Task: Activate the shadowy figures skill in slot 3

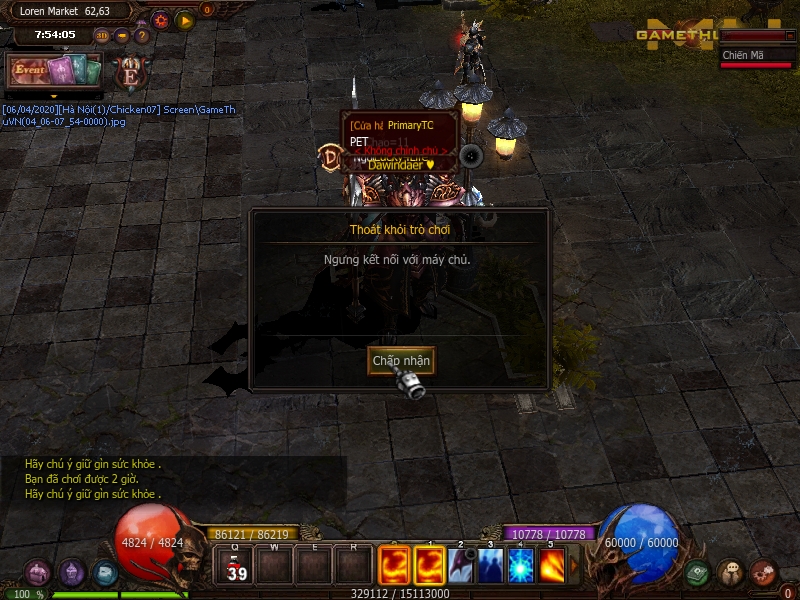Action: coord(491,566)
